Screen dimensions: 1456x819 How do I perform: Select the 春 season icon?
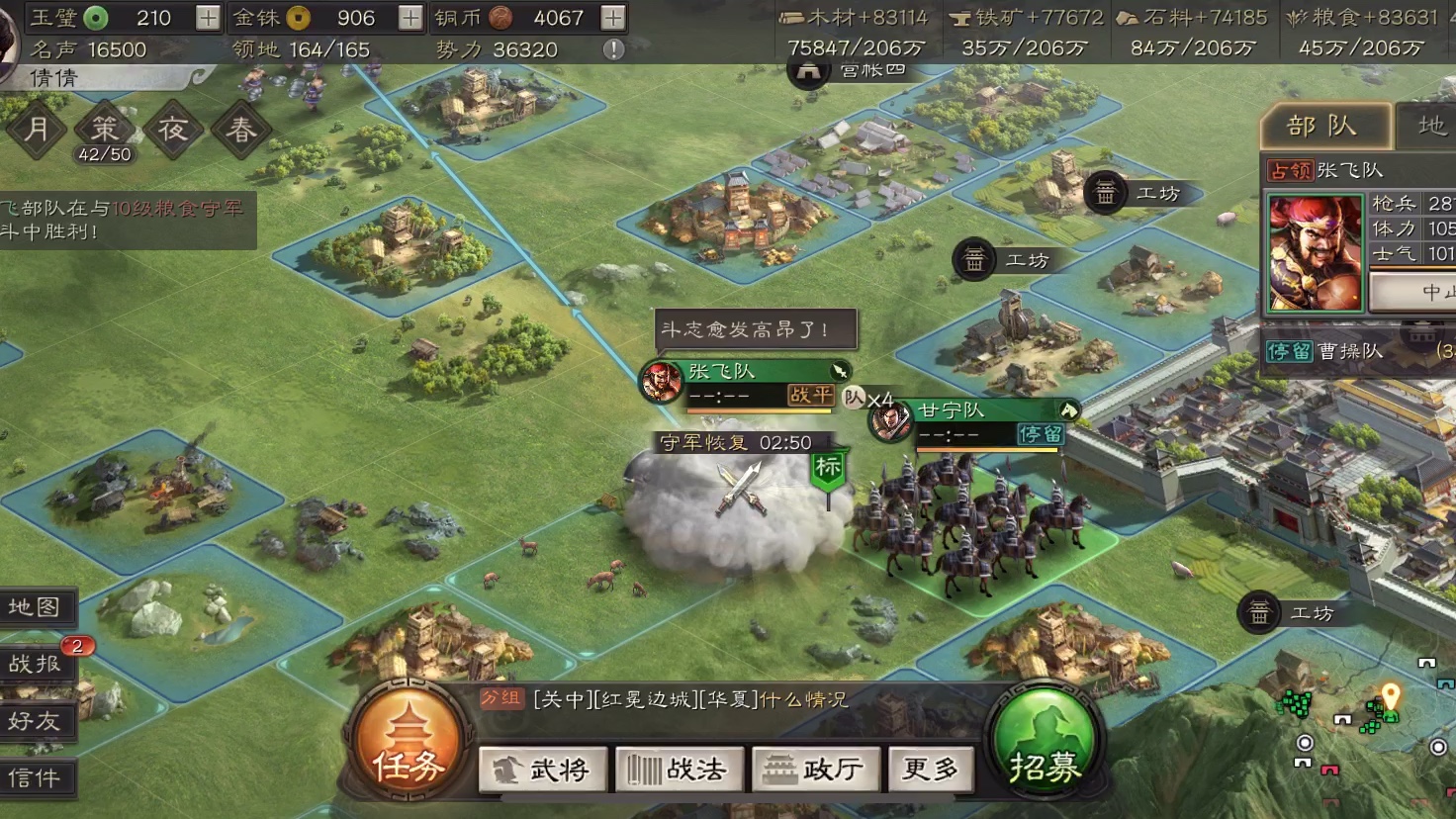pyautogui.click(x=241, y=129)
